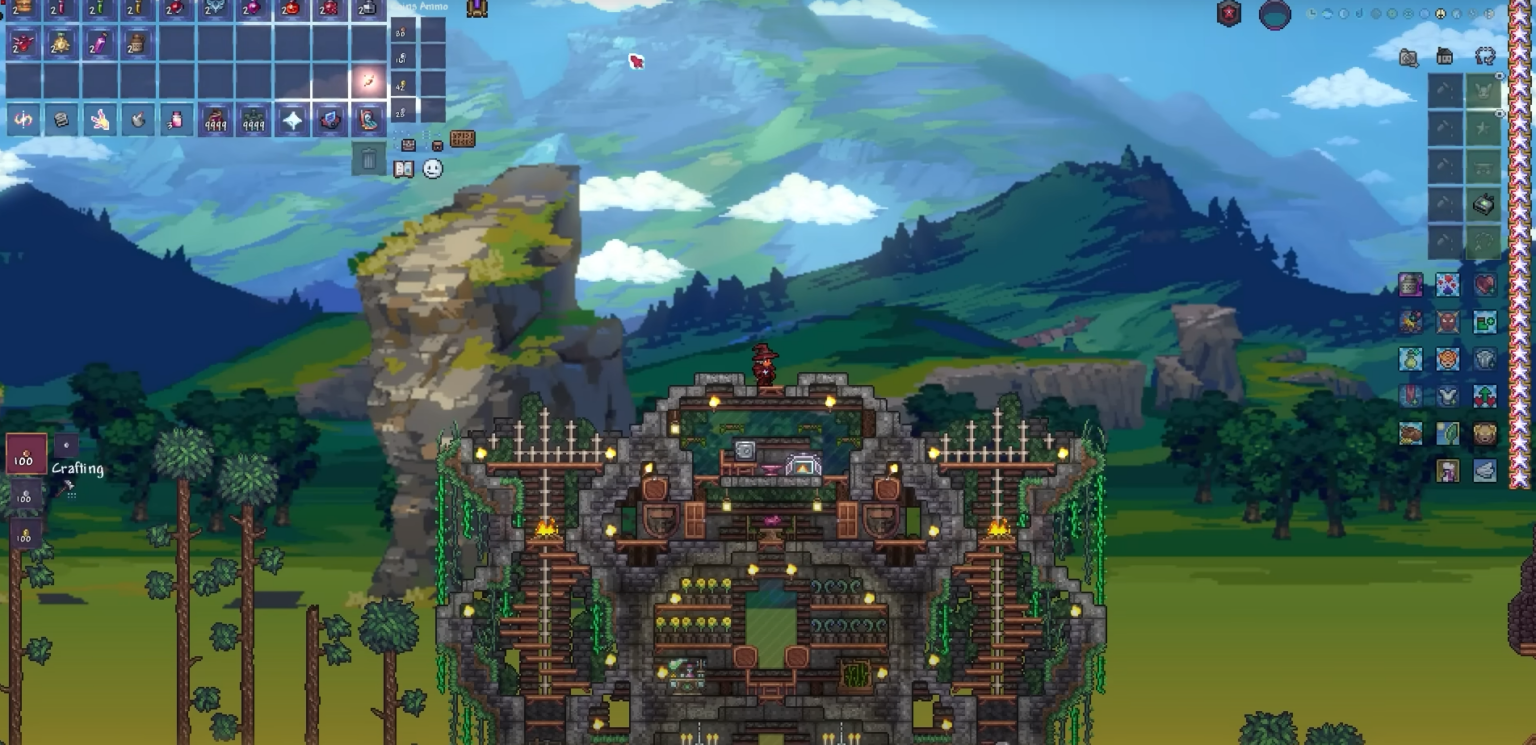The width and height of the screenshot is (1536, 745).
Task: Click the loadout swap chain icon
Action: (x=1485, y=56)
